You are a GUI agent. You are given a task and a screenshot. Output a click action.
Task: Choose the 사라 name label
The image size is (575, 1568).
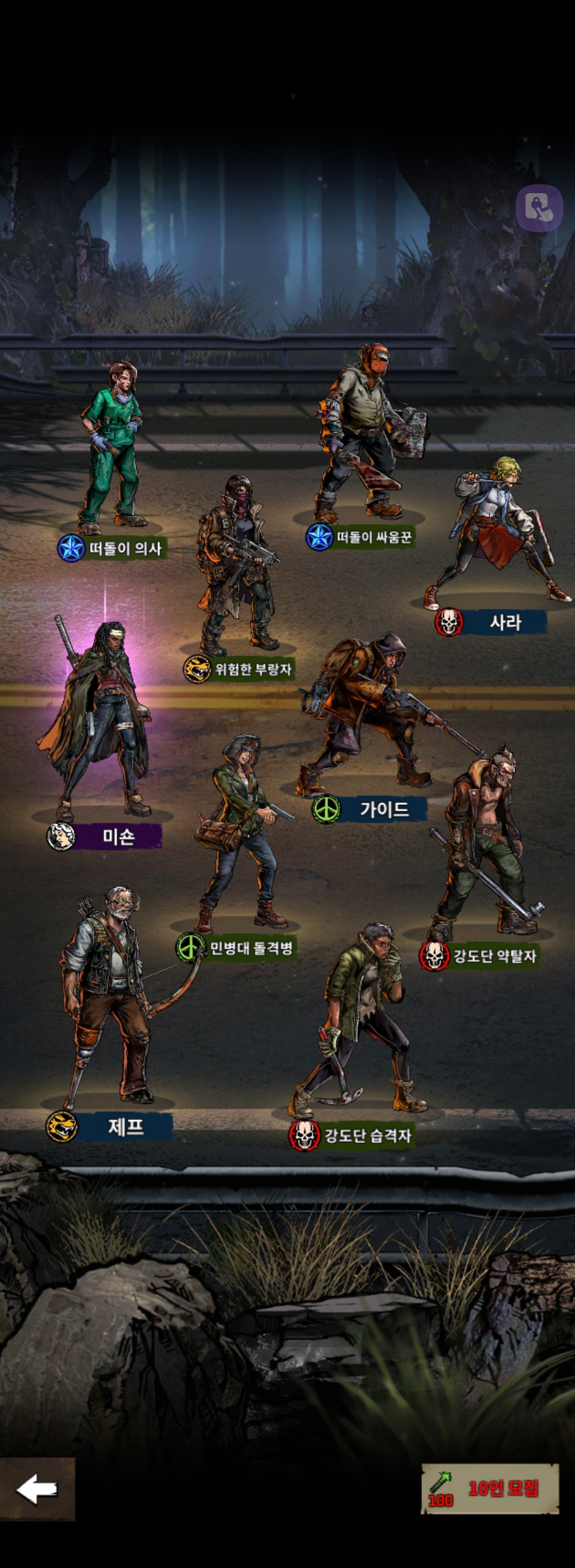pyautogui.click(x=505, y=622)
